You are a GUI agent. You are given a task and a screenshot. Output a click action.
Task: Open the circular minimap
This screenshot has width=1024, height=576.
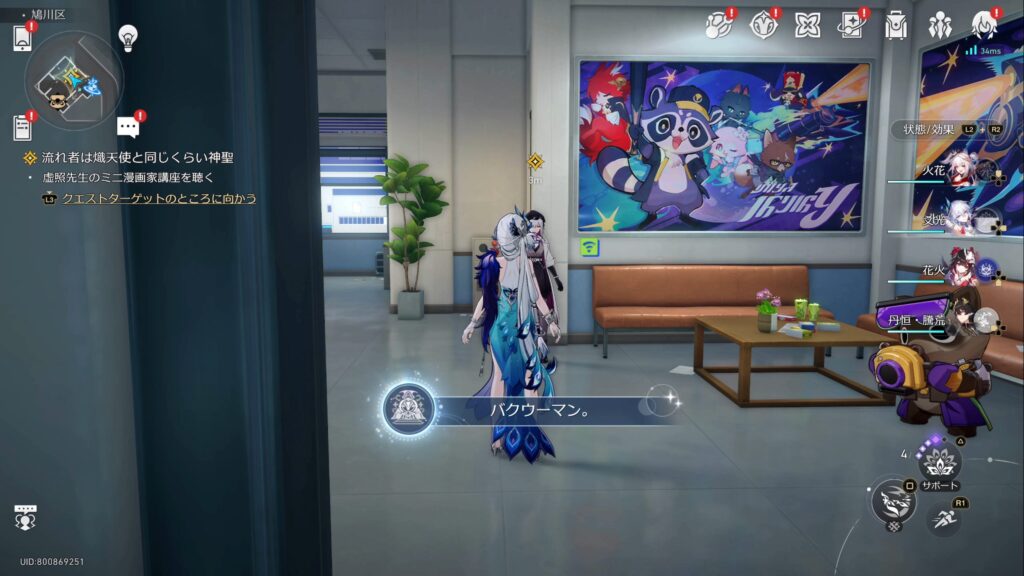click(73, 78)
